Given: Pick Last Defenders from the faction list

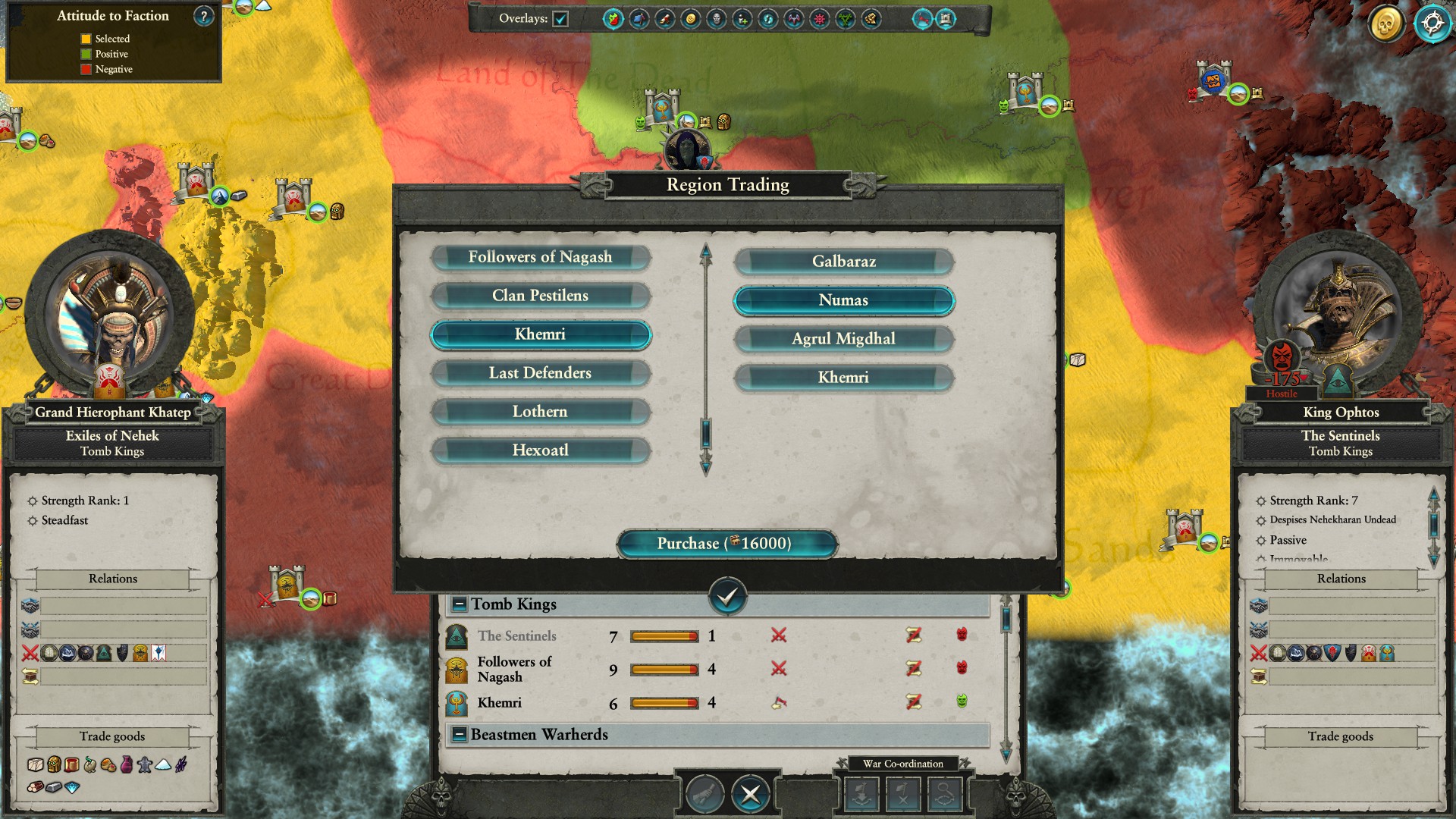Looking at the screenshot, I should [x=540, y=373].
